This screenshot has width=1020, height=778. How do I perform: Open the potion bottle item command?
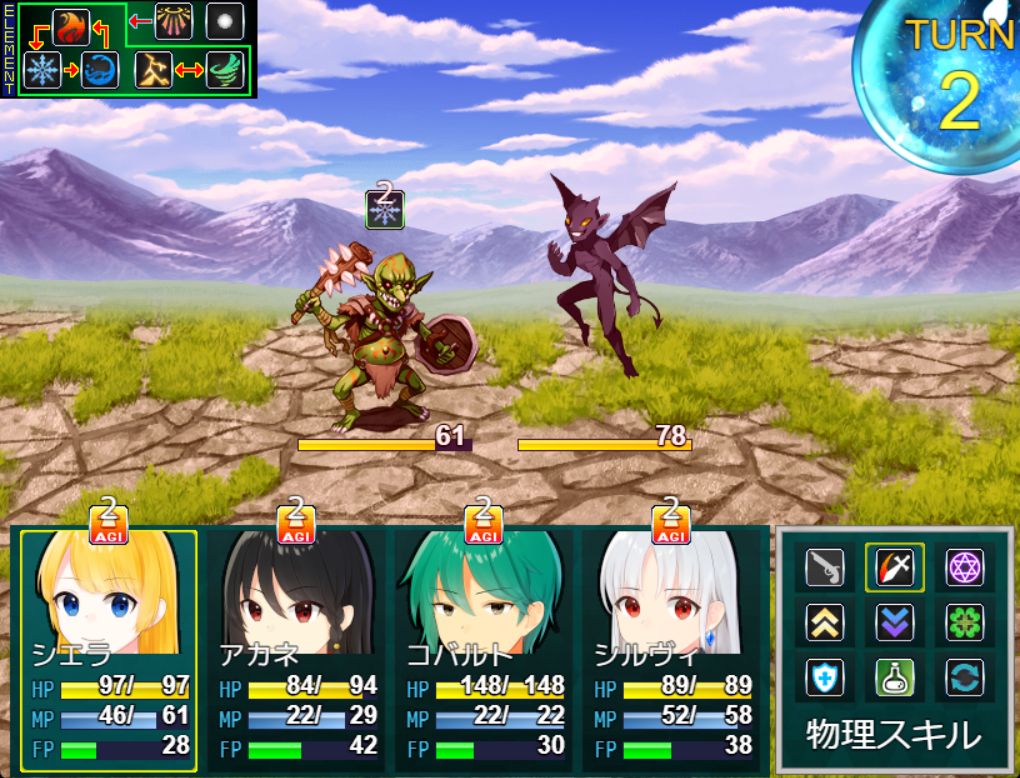tap(895, 678)
